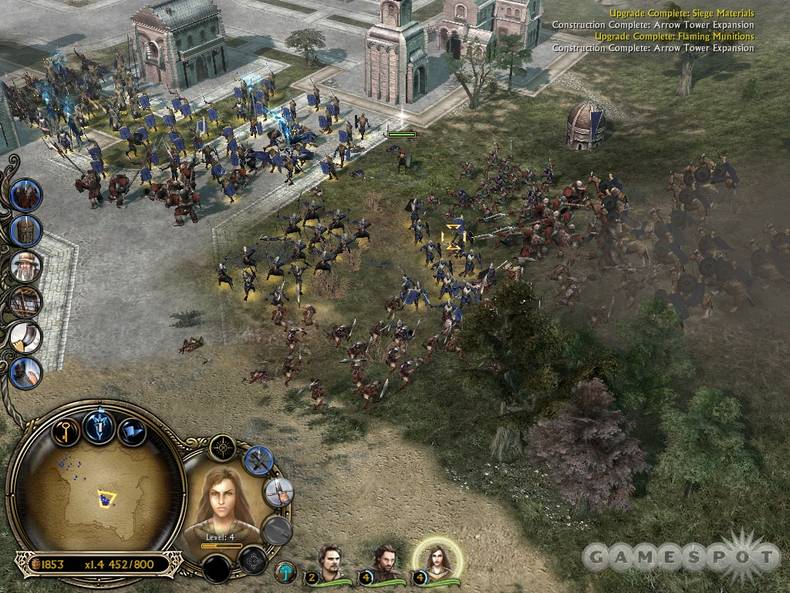Viewport: 790px width, 593px height.
Task: Choose the compass star button above hero portrait
Action: (x=222, y=446)
